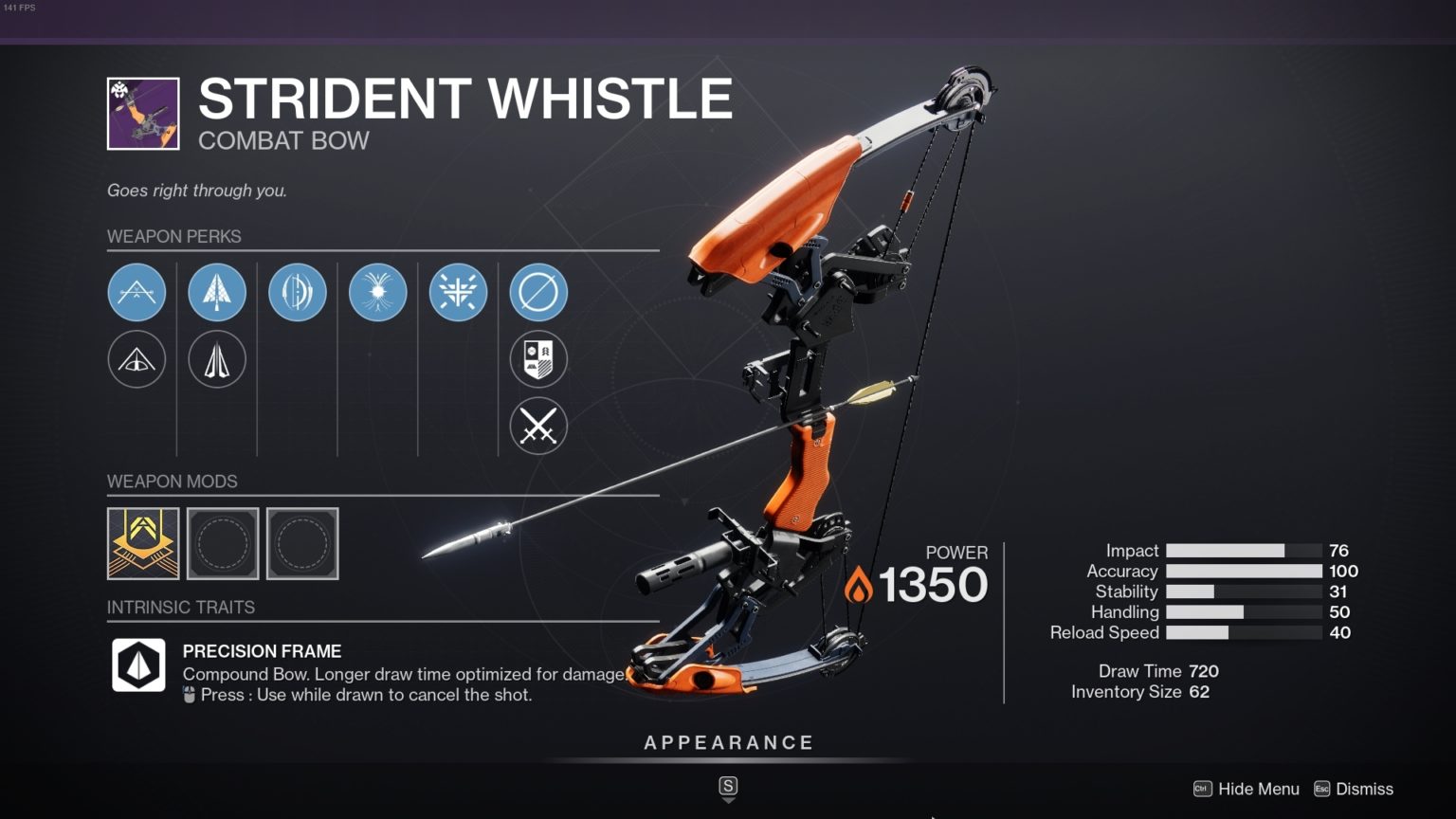The image size is (1456, 819).
Task: Select the equipped weapon mod in the first slot
Action: coord(143,543)
